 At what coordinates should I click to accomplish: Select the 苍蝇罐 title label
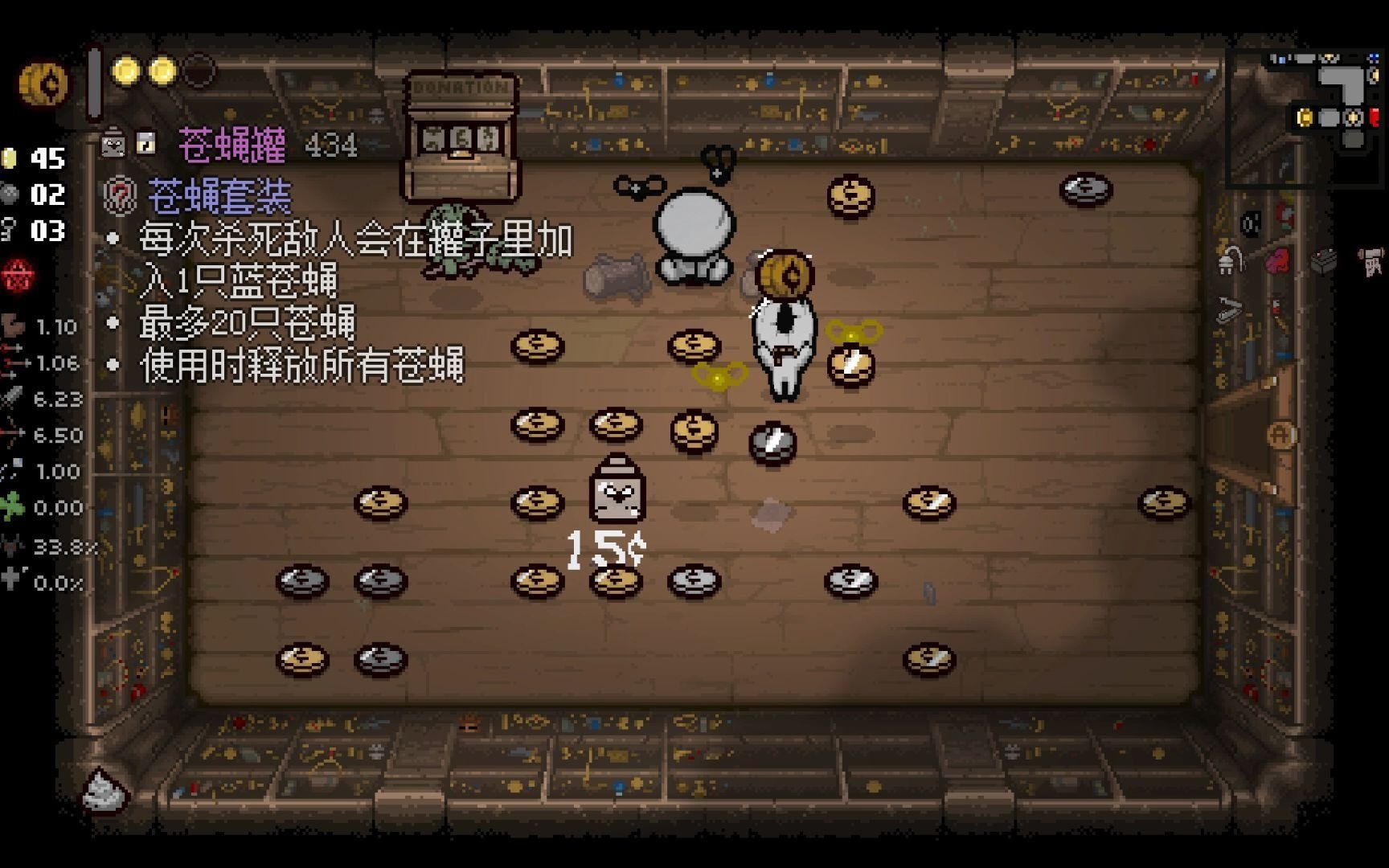(232, 145)
